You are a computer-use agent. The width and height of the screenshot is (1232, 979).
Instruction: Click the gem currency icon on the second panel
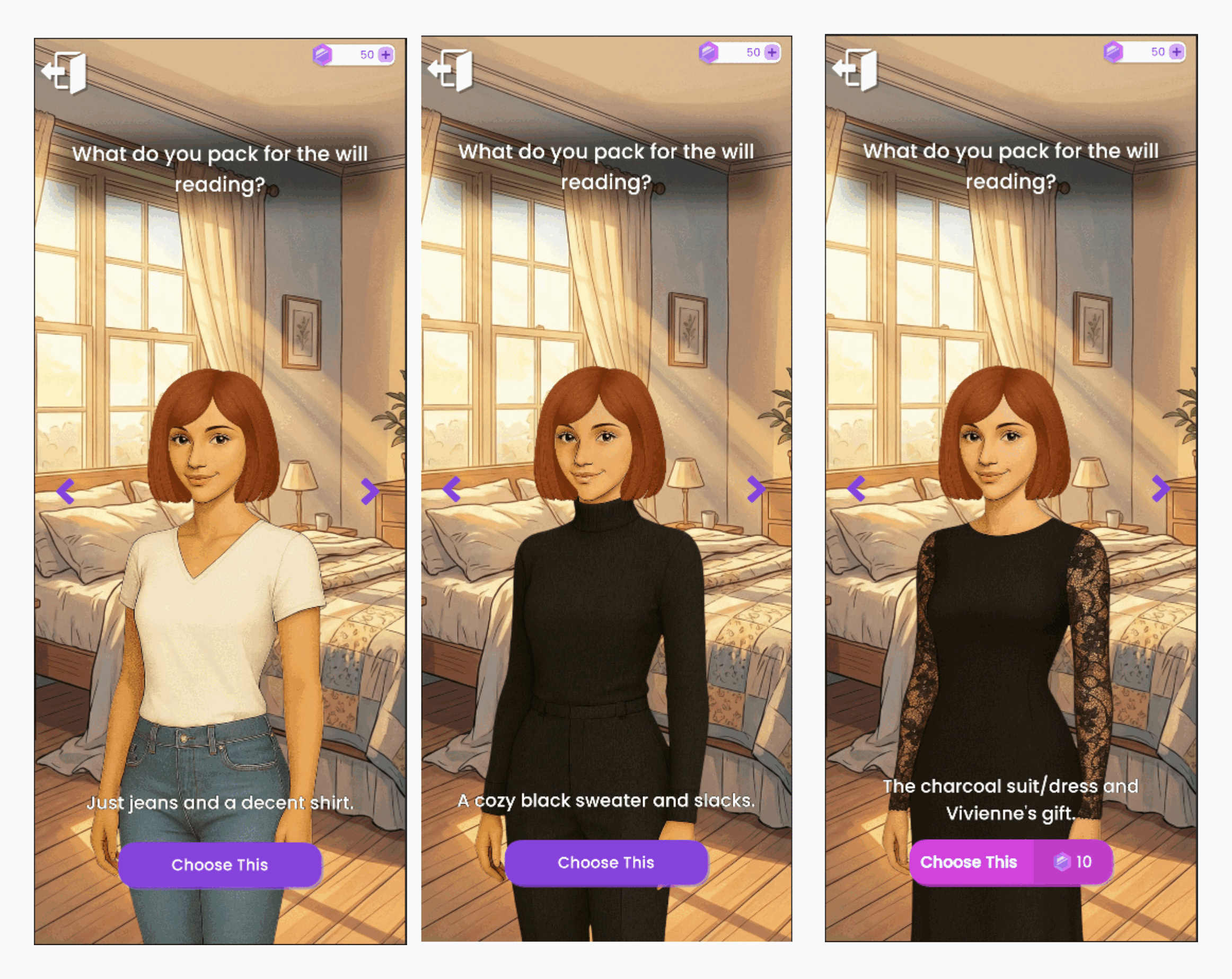[x=709, y=52]
